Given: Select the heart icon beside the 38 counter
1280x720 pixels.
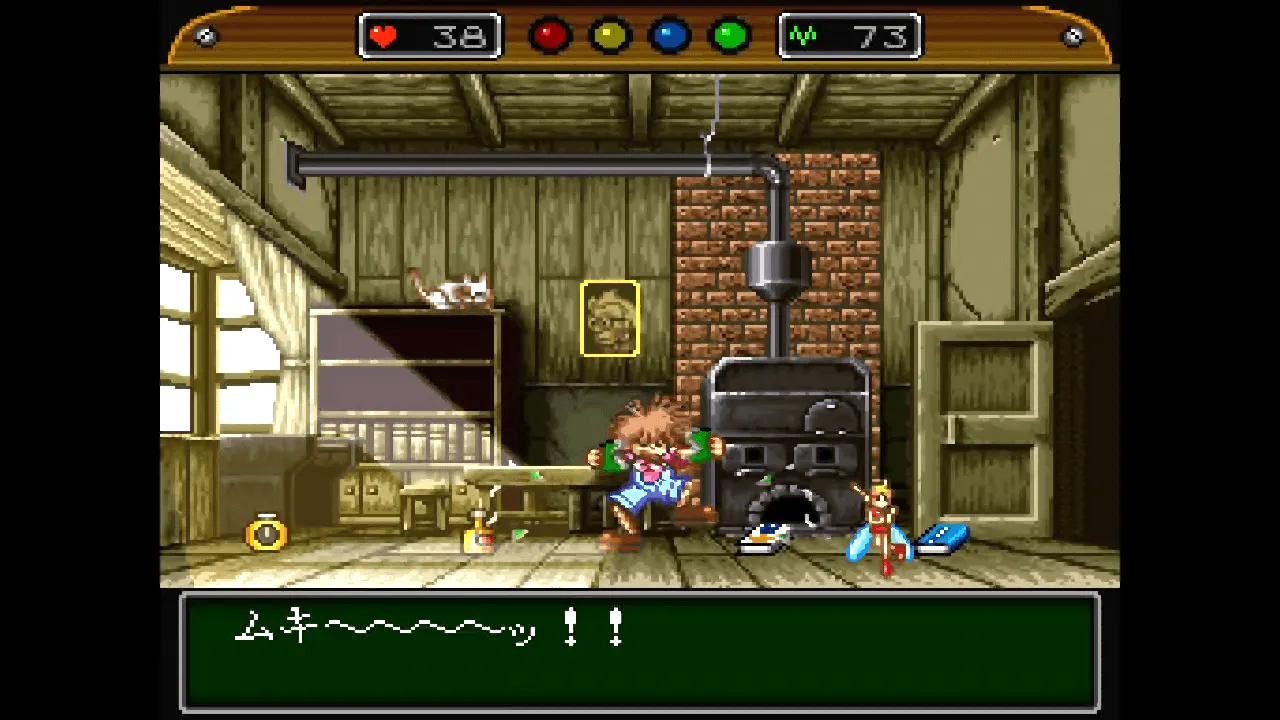Looking at the screenshot, I should (383, 35).
